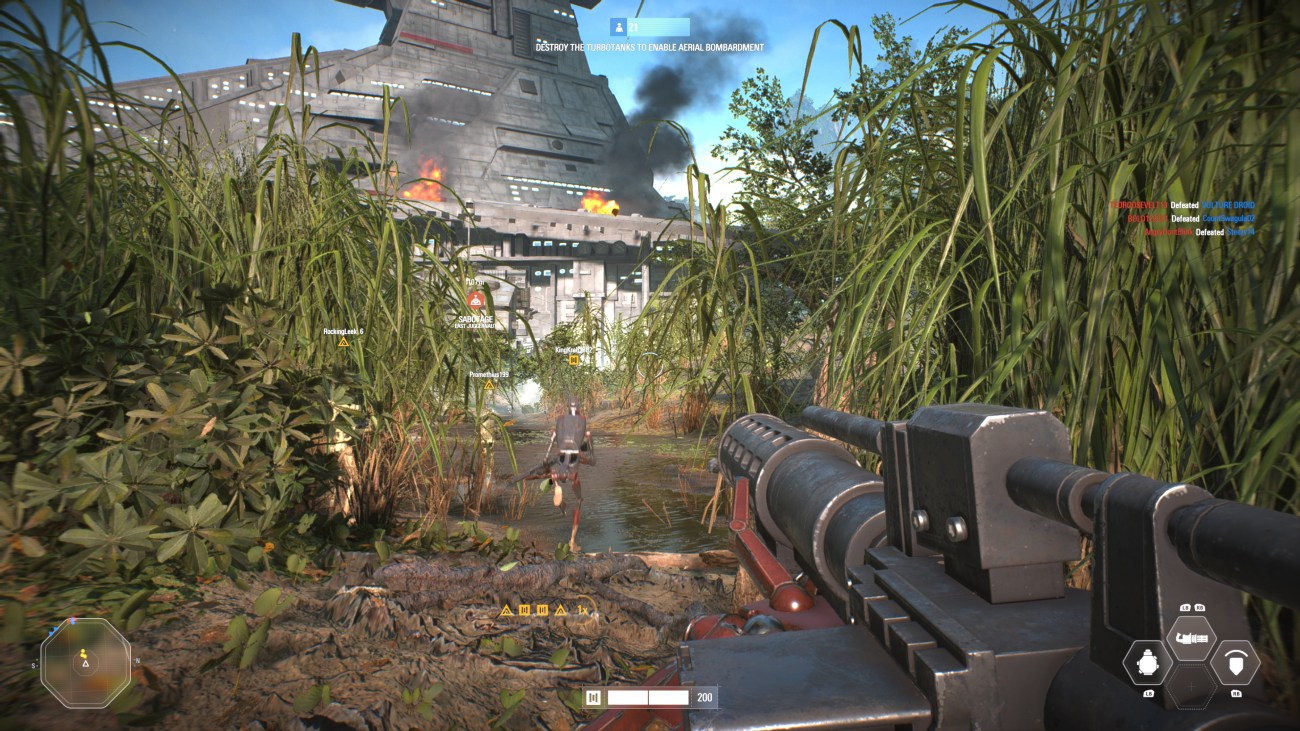Click RockingLeek's squad marker triangle

[x=343, y=342]
